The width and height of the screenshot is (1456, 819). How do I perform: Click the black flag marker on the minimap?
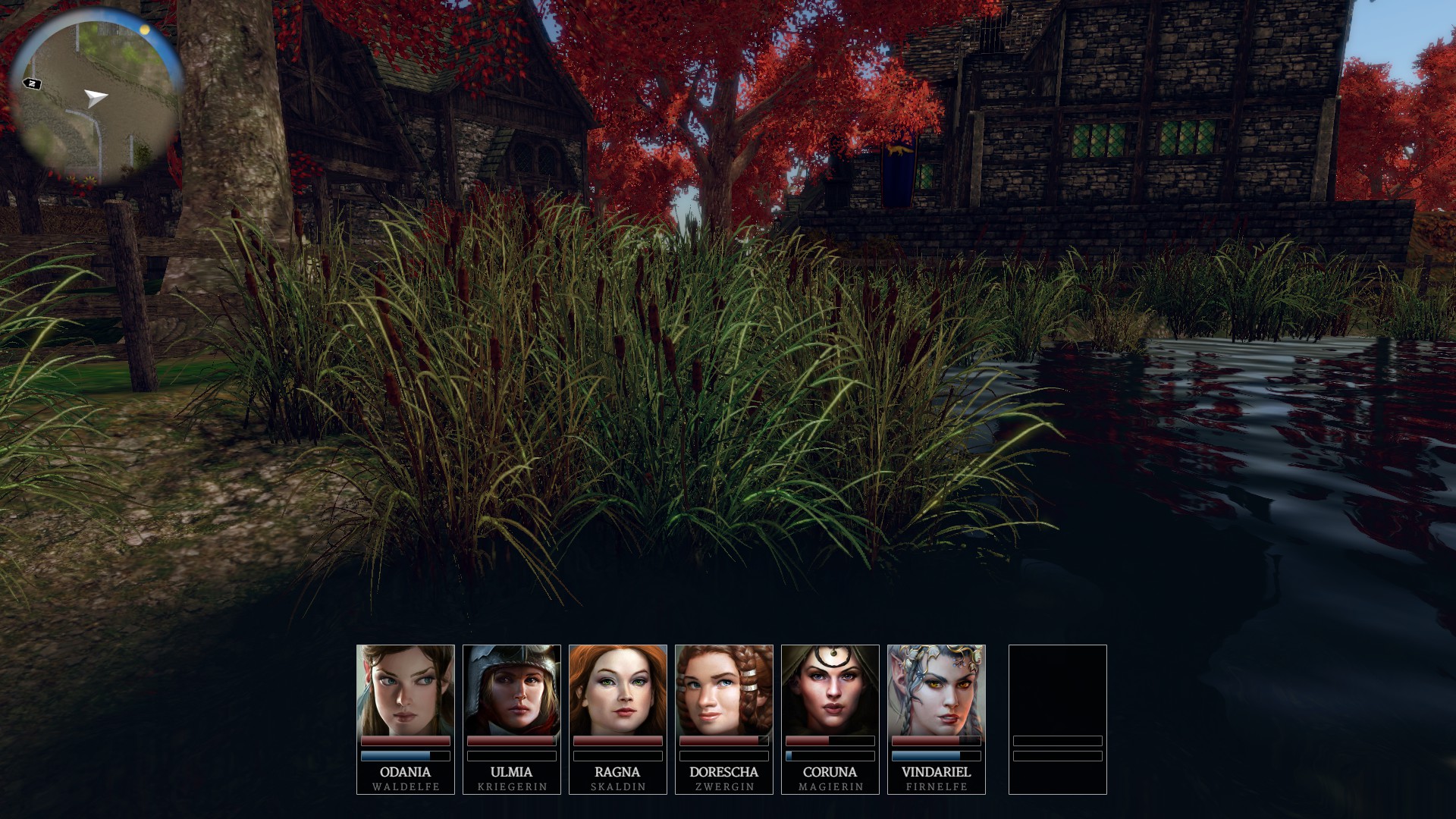click(32, 83)
